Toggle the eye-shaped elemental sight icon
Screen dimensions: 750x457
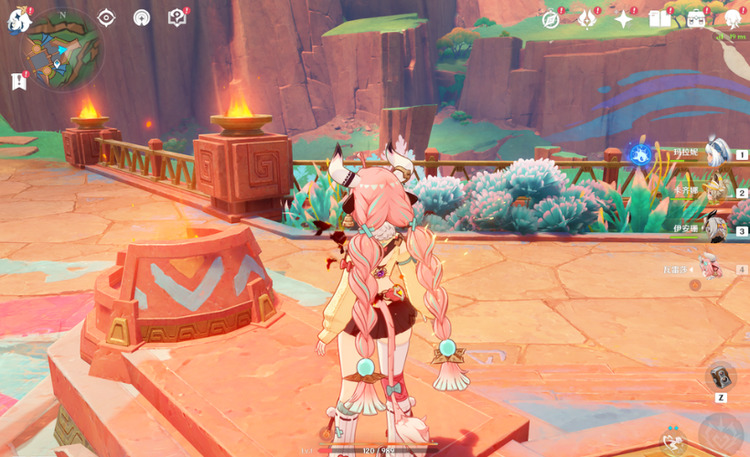coord(106,18)
